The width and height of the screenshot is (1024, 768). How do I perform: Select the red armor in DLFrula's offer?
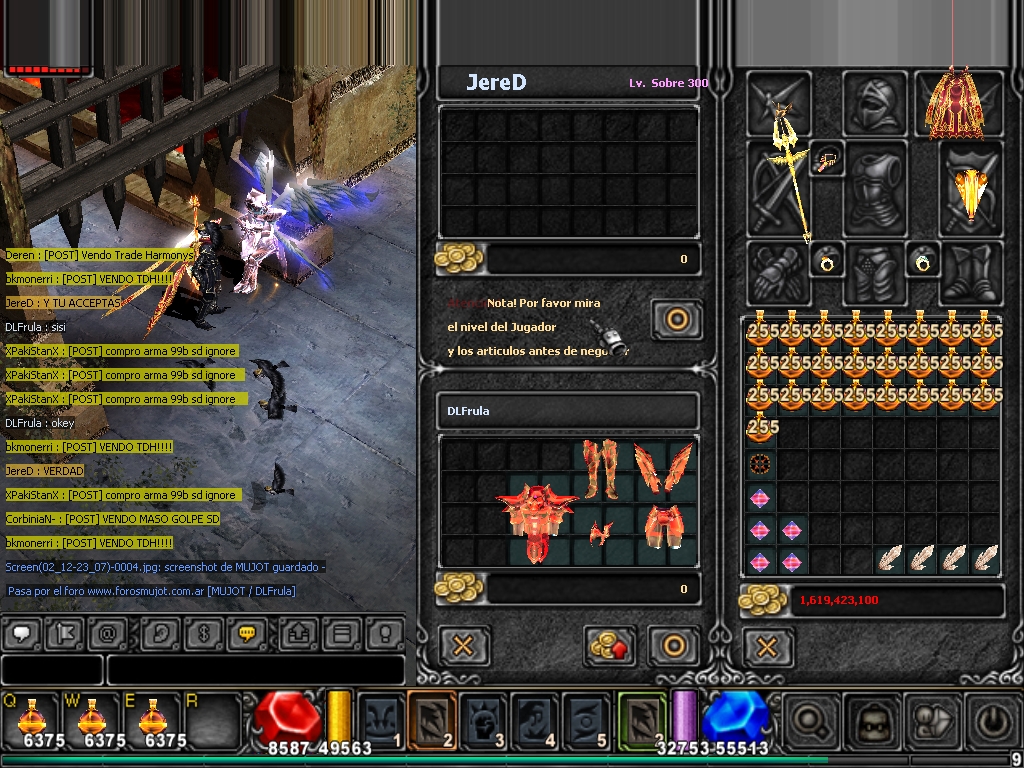pos(539,520)
